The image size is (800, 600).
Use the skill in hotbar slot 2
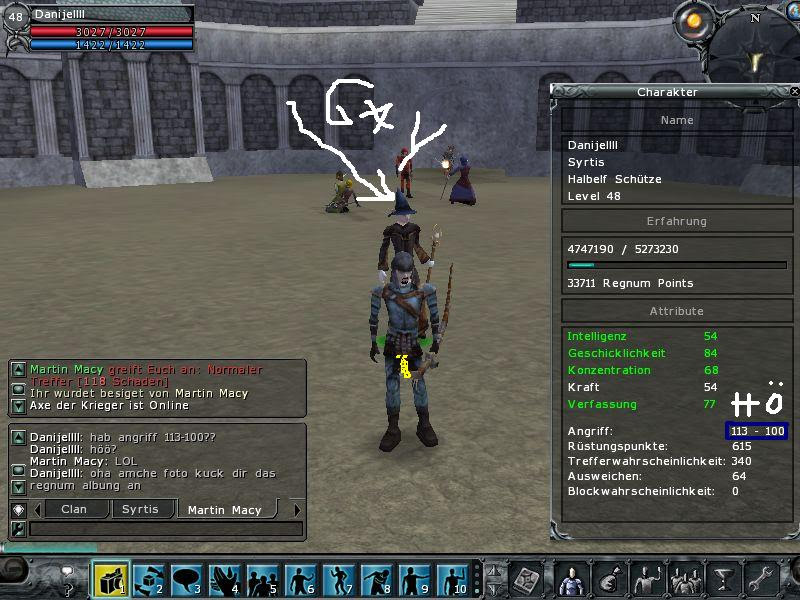149,579
